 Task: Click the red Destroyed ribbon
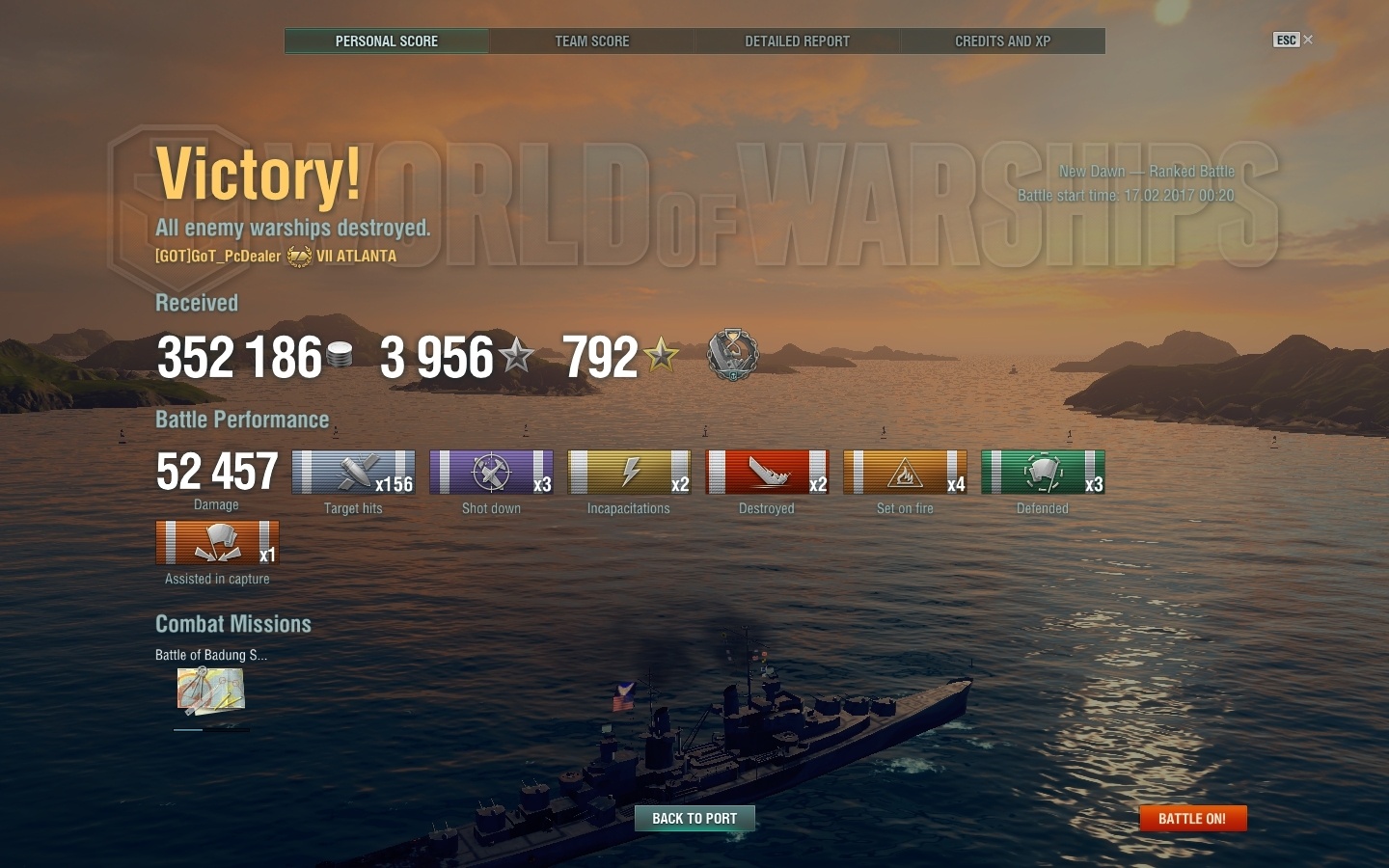coord(768,473)
